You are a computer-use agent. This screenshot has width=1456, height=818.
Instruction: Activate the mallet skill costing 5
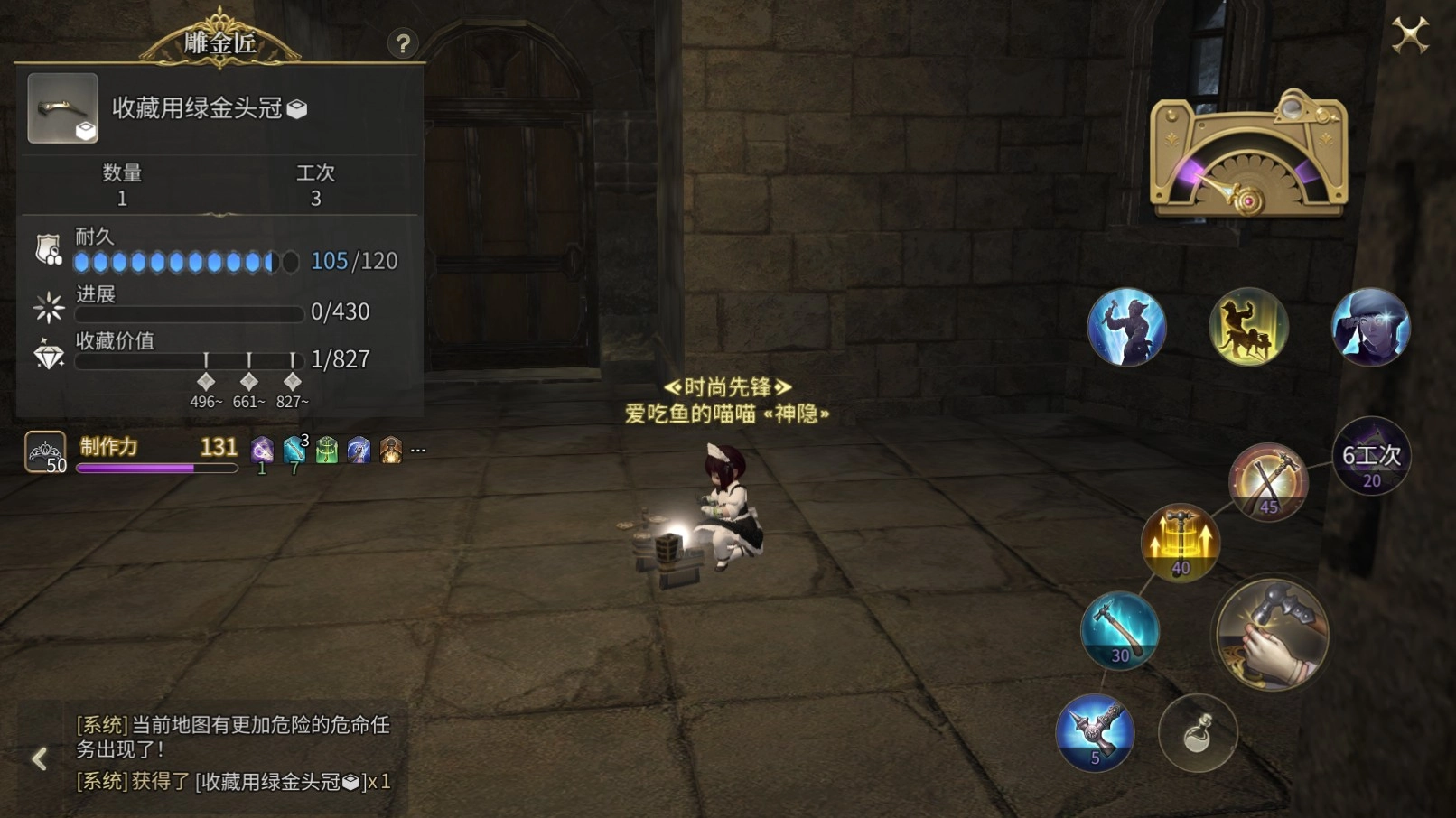pyautogui.click(x=1095, y=732)
